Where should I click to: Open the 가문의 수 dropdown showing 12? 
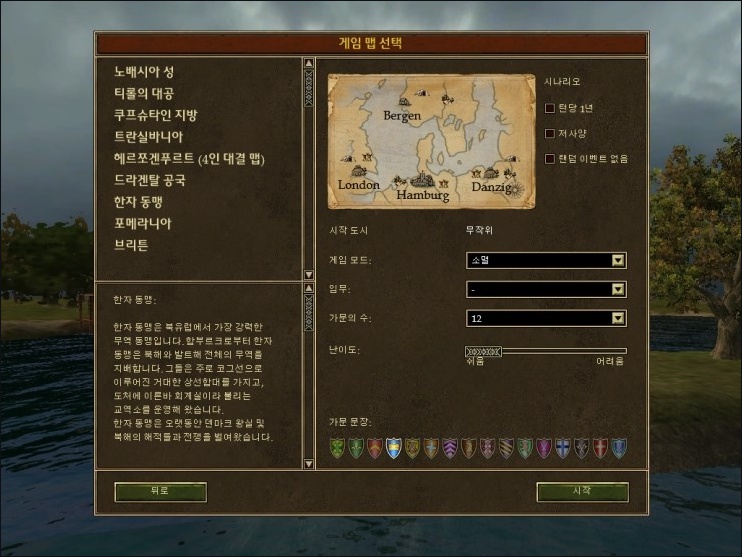tap(546, 319)
